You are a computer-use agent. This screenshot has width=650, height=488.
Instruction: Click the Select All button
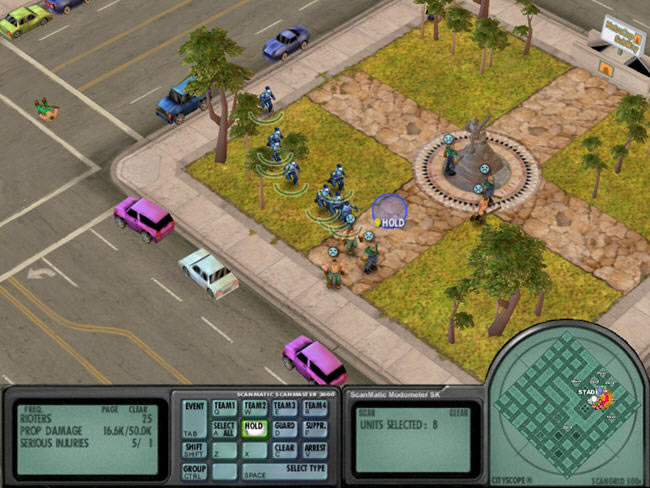point(225,430)
